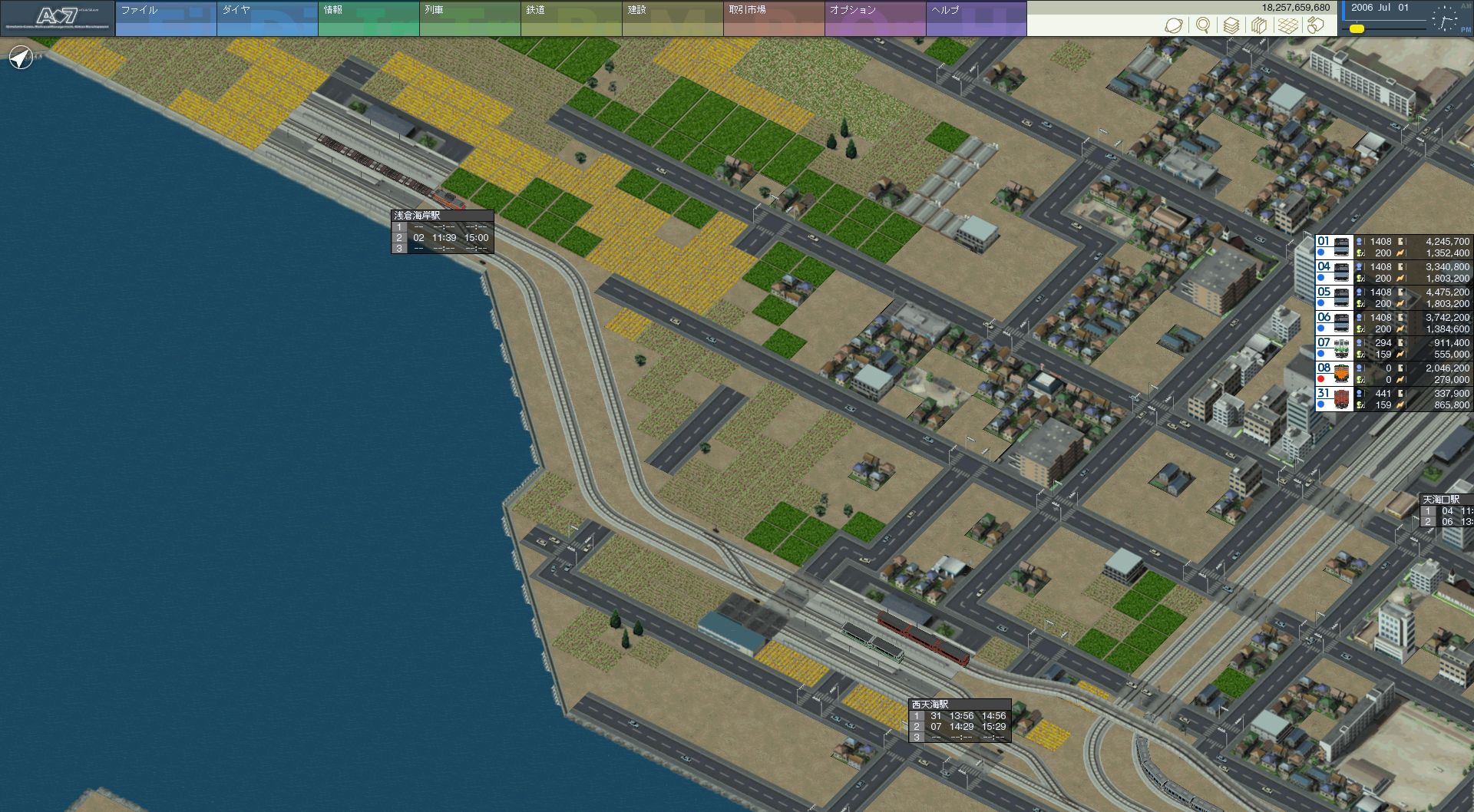This screenshot has height=812, width=1474.
Task: Open the ファイル (File) menu
Action: [x=165, y=18]
